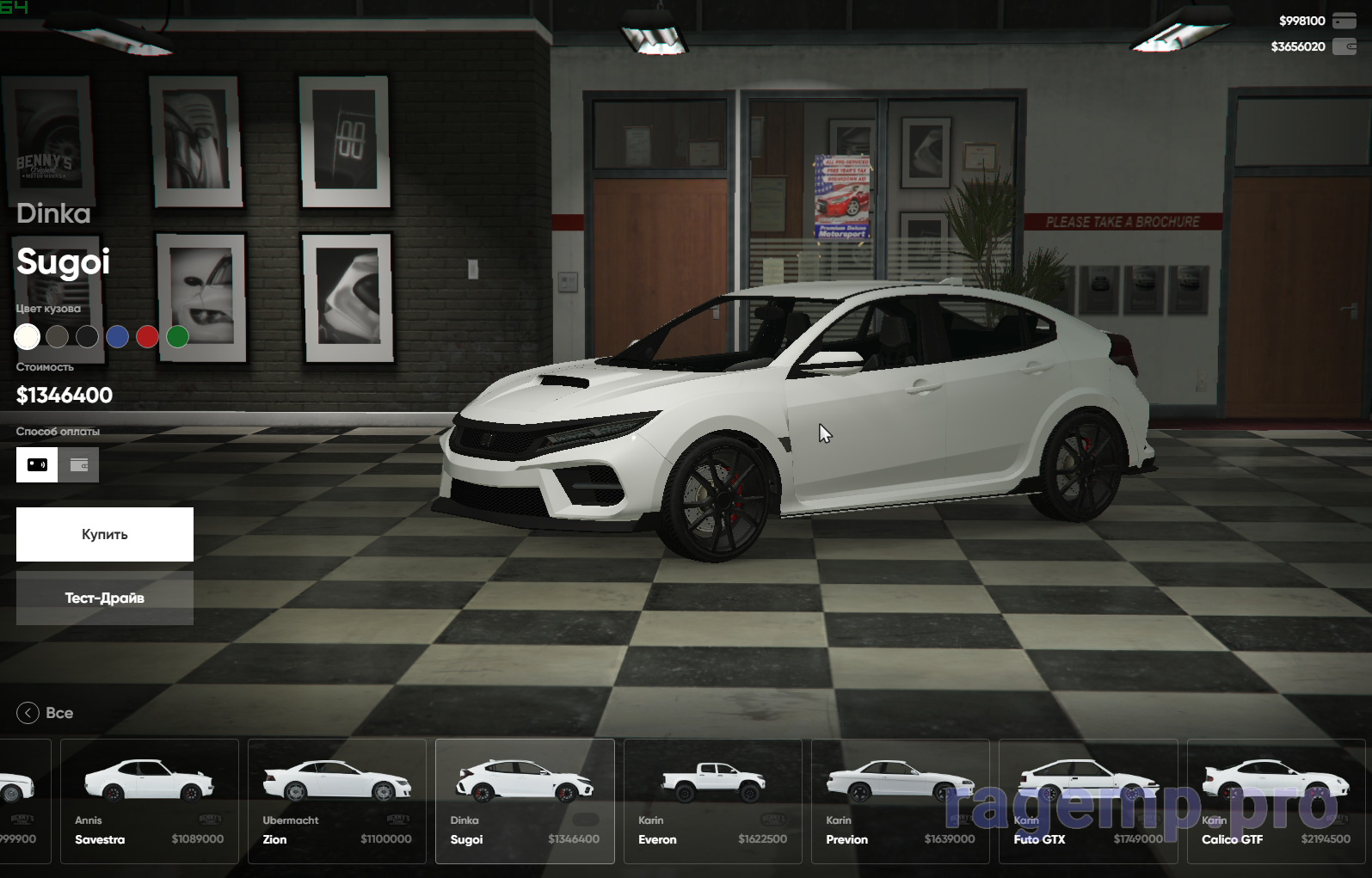Open the Karin Everon car card
The image size is (1372, 878).
(712, 801)
